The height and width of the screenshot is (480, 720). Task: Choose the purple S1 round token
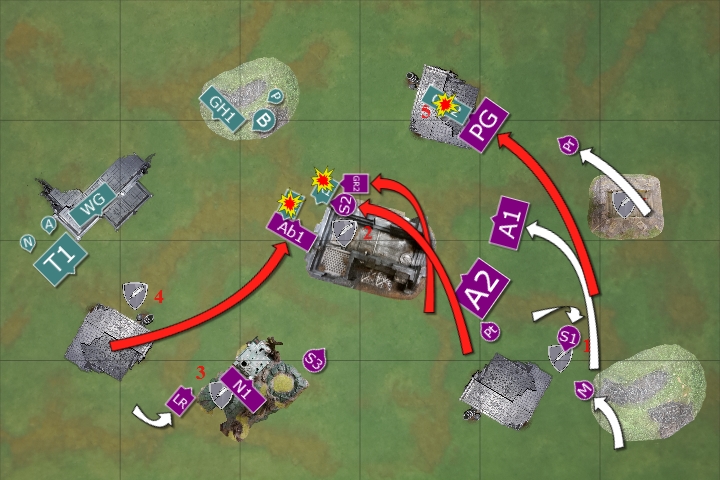[570, 336]
